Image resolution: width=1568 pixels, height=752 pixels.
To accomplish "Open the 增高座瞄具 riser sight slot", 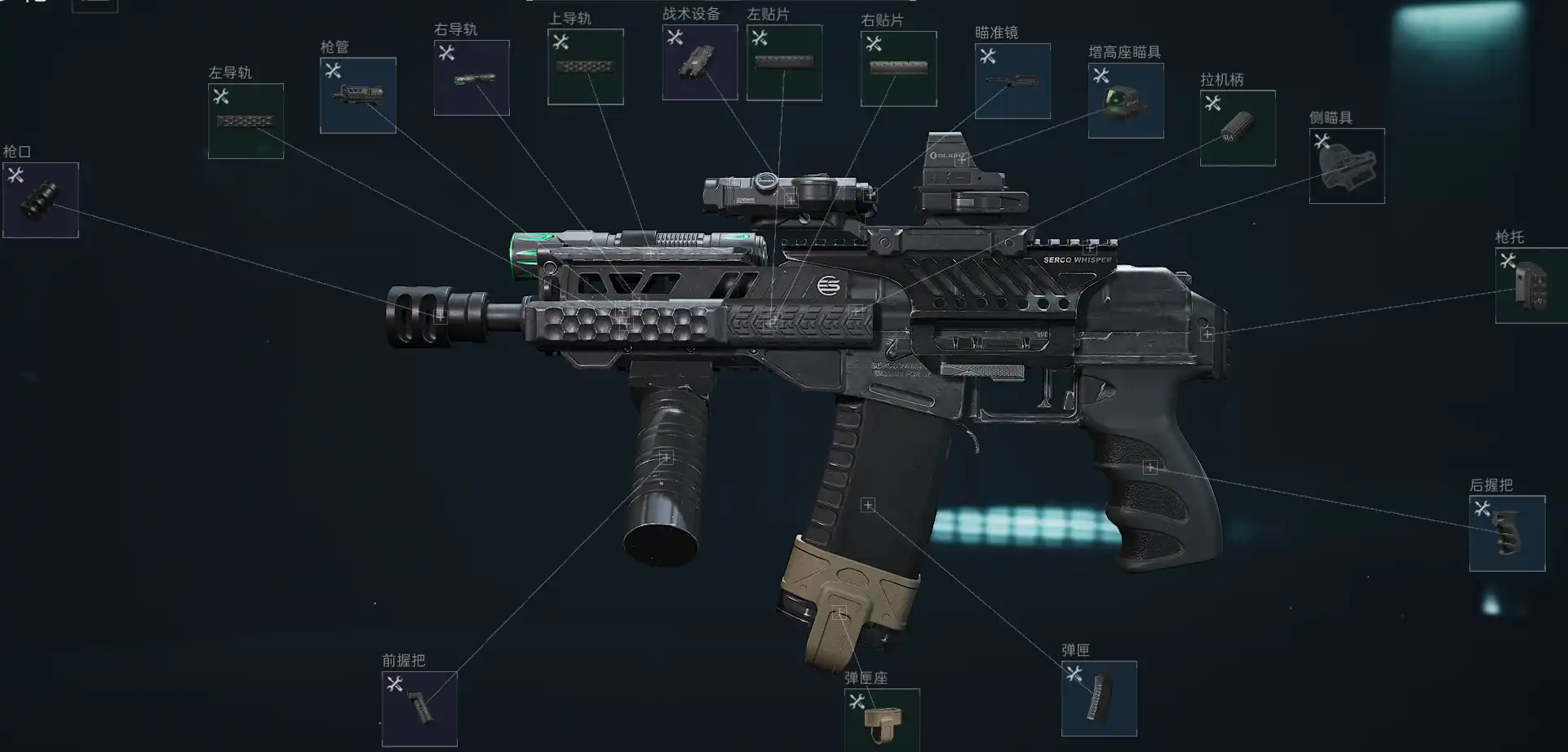I will point(1125,100).
